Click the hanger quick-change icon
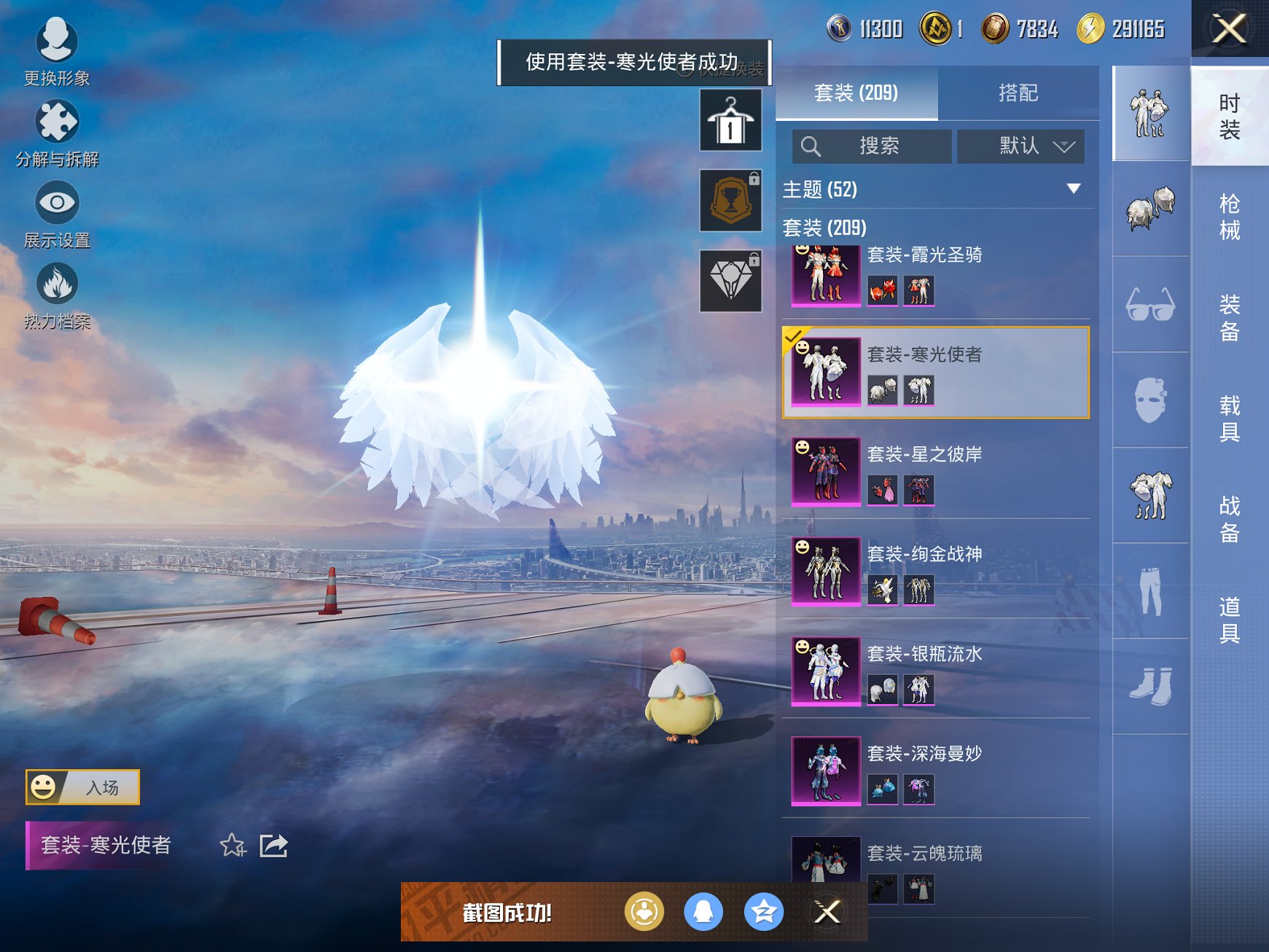This screenshot has height=952, width=1269. coord(730,120)
